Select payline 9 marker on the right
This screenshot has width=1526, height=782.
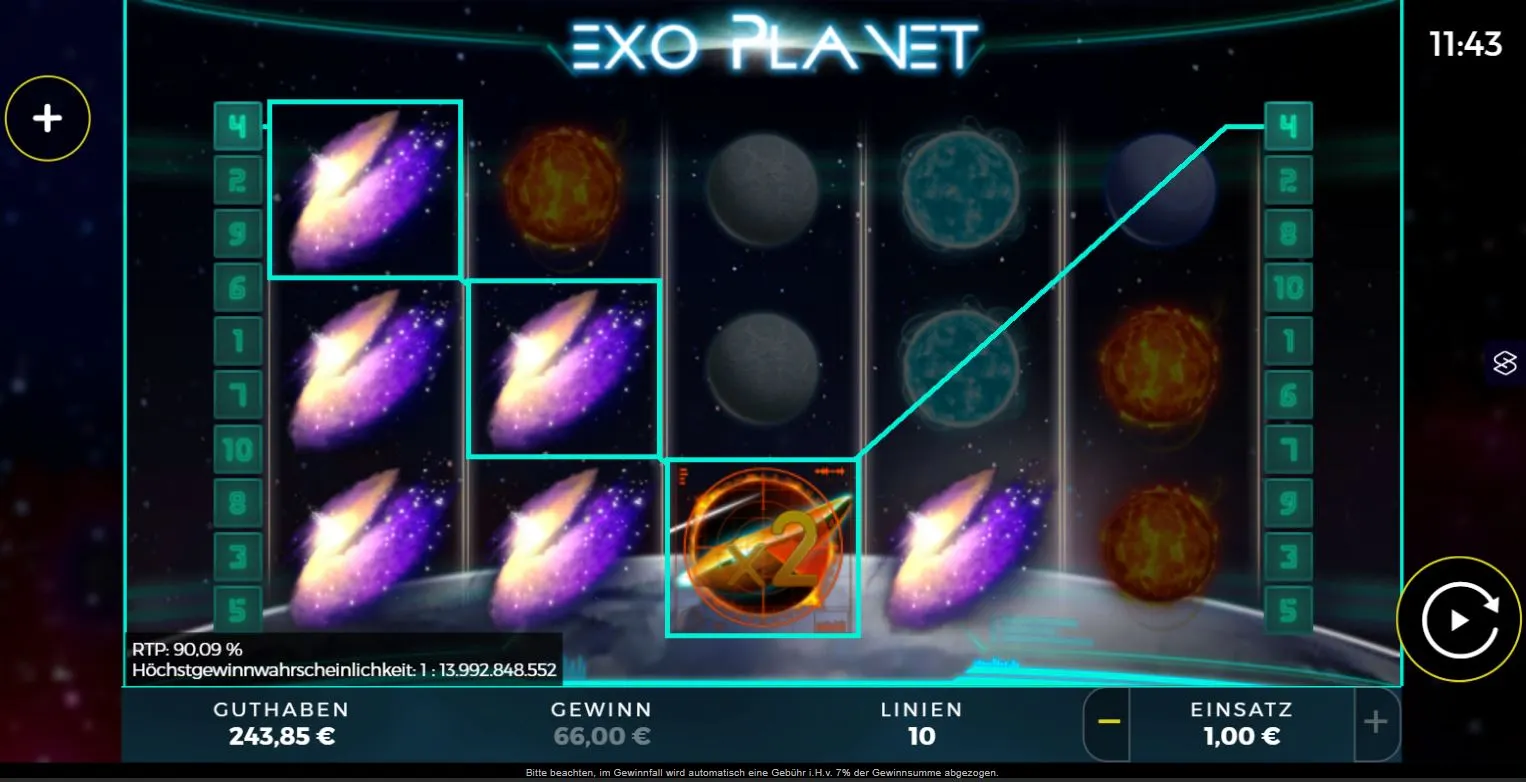coord(1288,501)
